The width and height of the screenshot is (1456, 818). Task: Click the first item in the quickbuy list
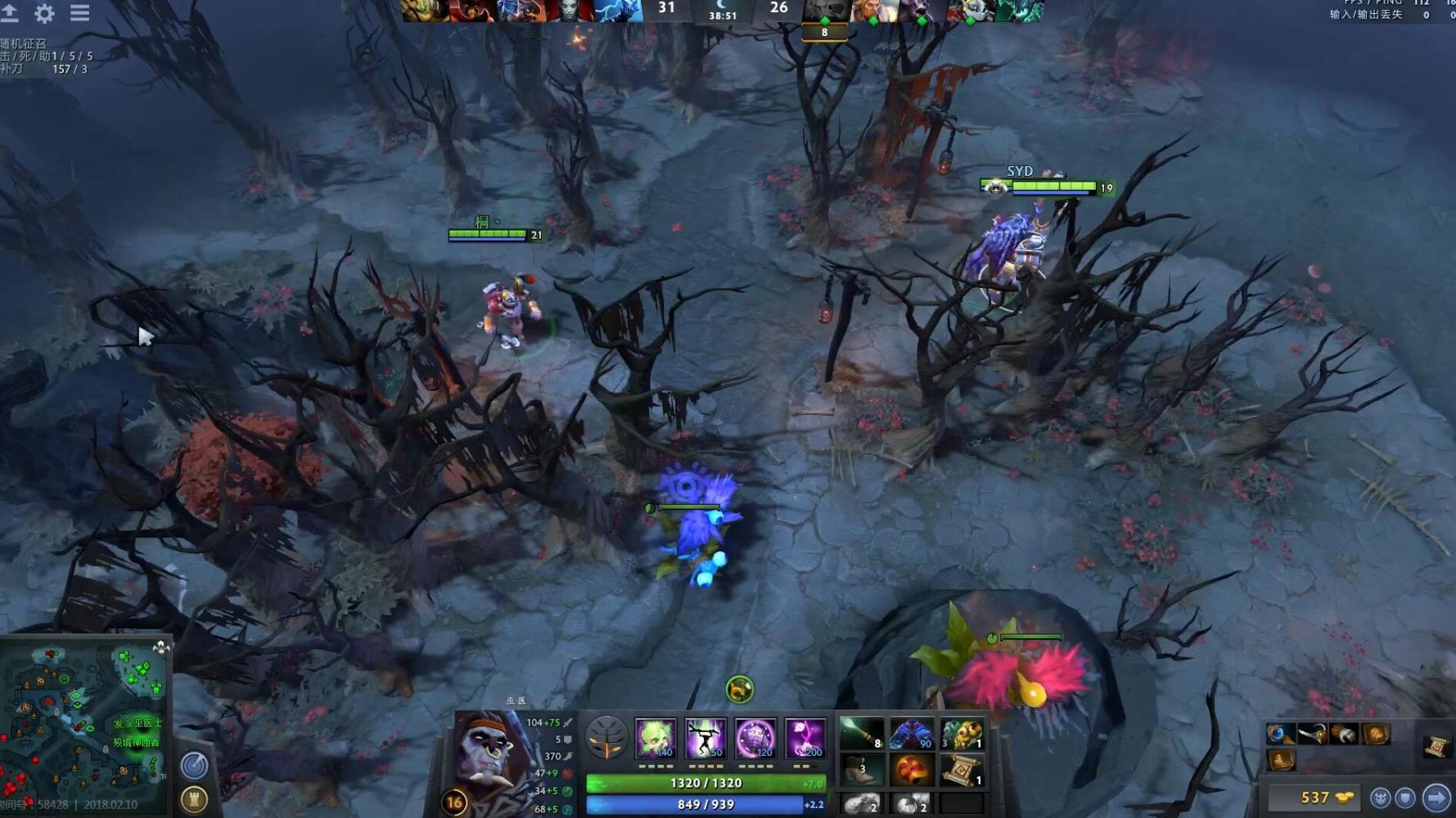point(1280,735)
